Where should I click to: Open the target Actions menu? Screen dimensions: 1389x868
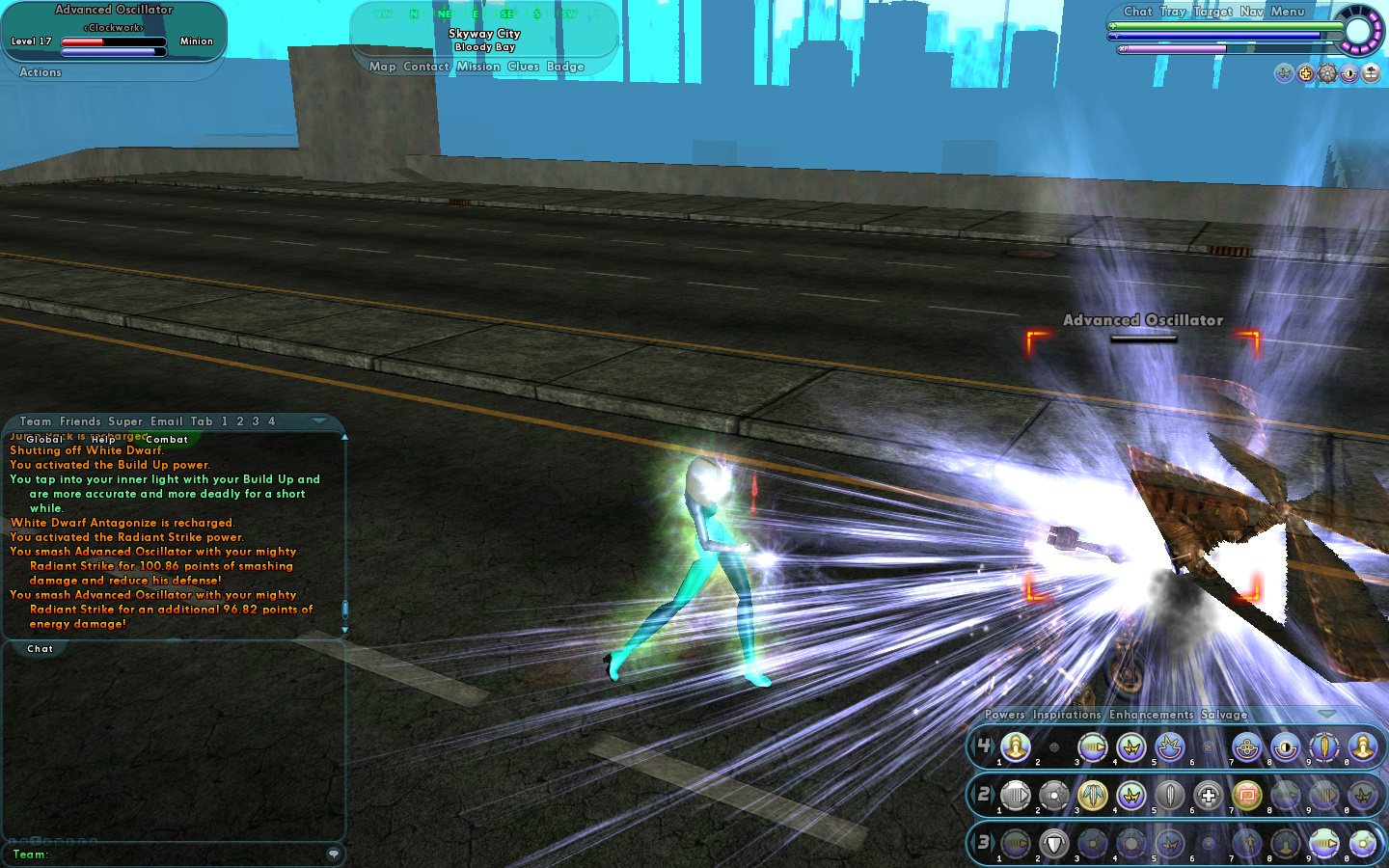(41, 72)
